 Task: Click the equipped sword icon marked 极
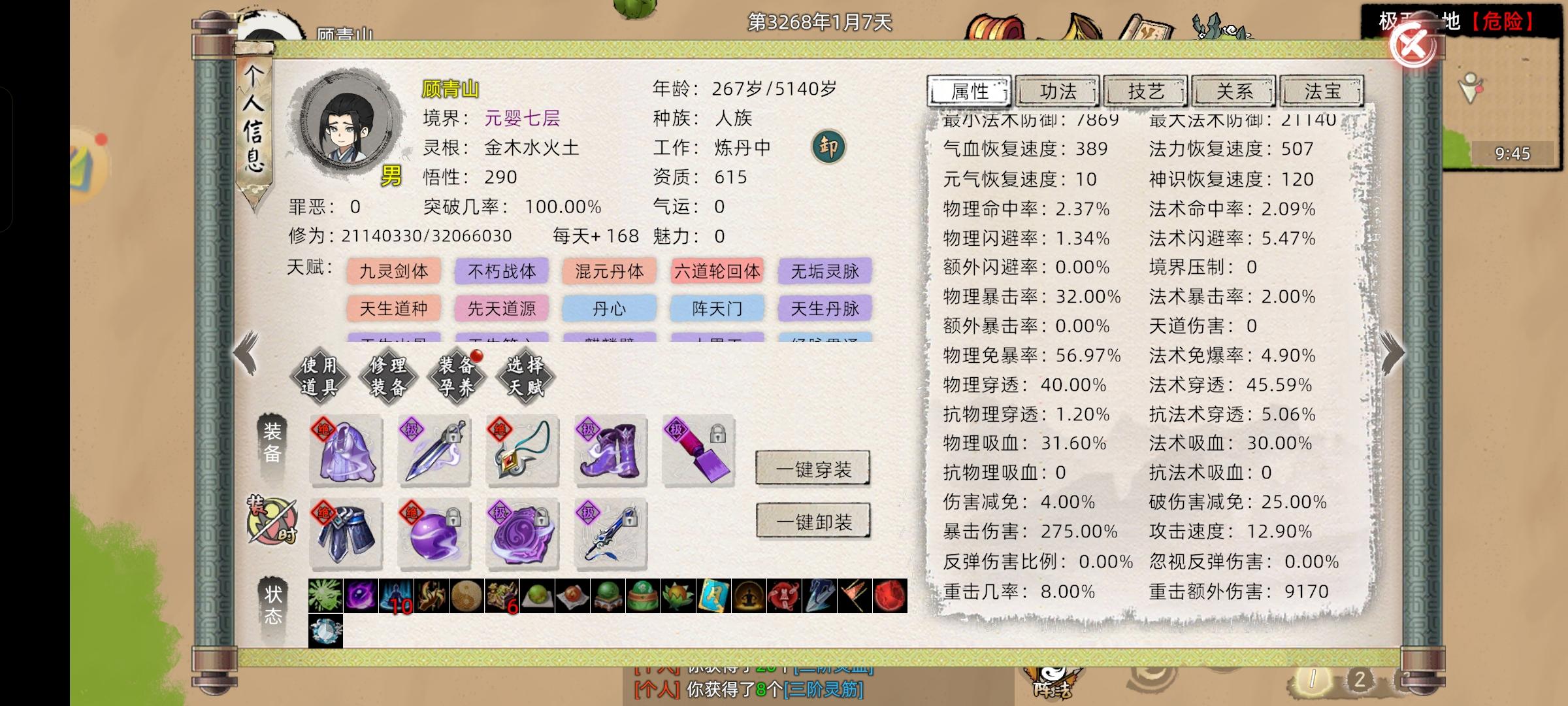(x=434, y=451)
